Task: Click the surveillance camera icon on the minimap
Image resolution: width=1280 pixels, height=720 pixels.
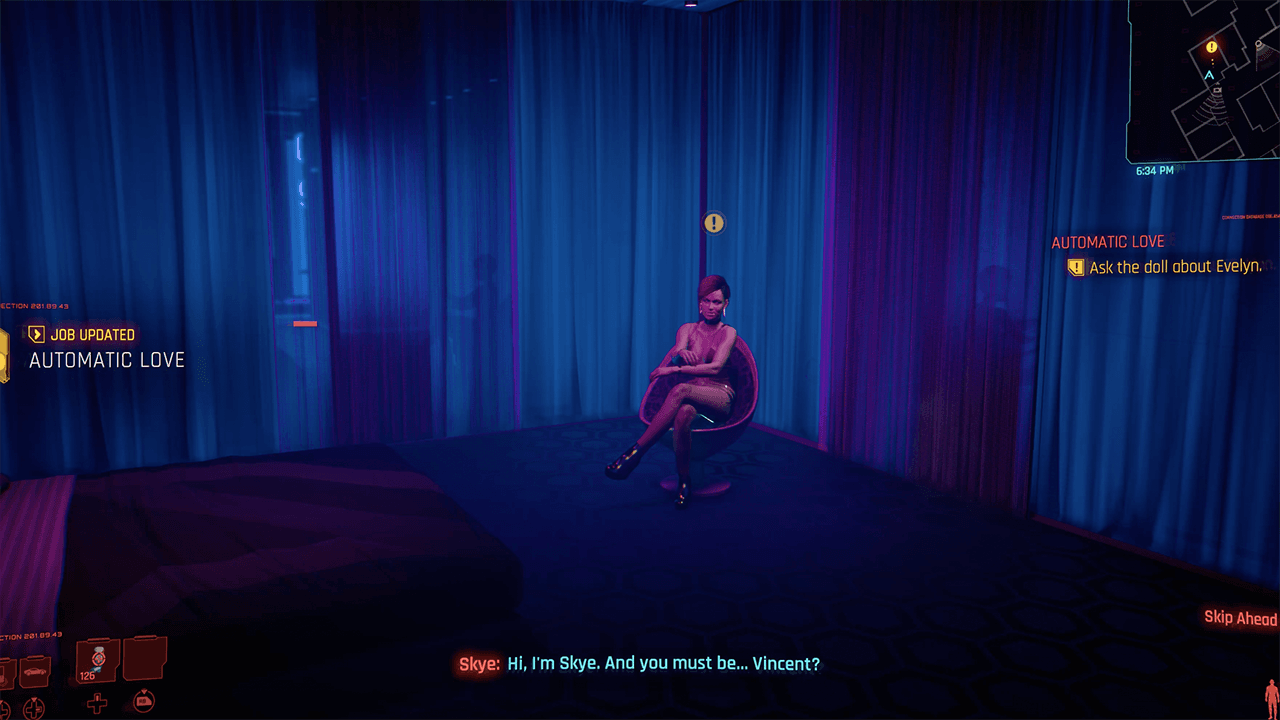Action: [x=1217, y=90]
